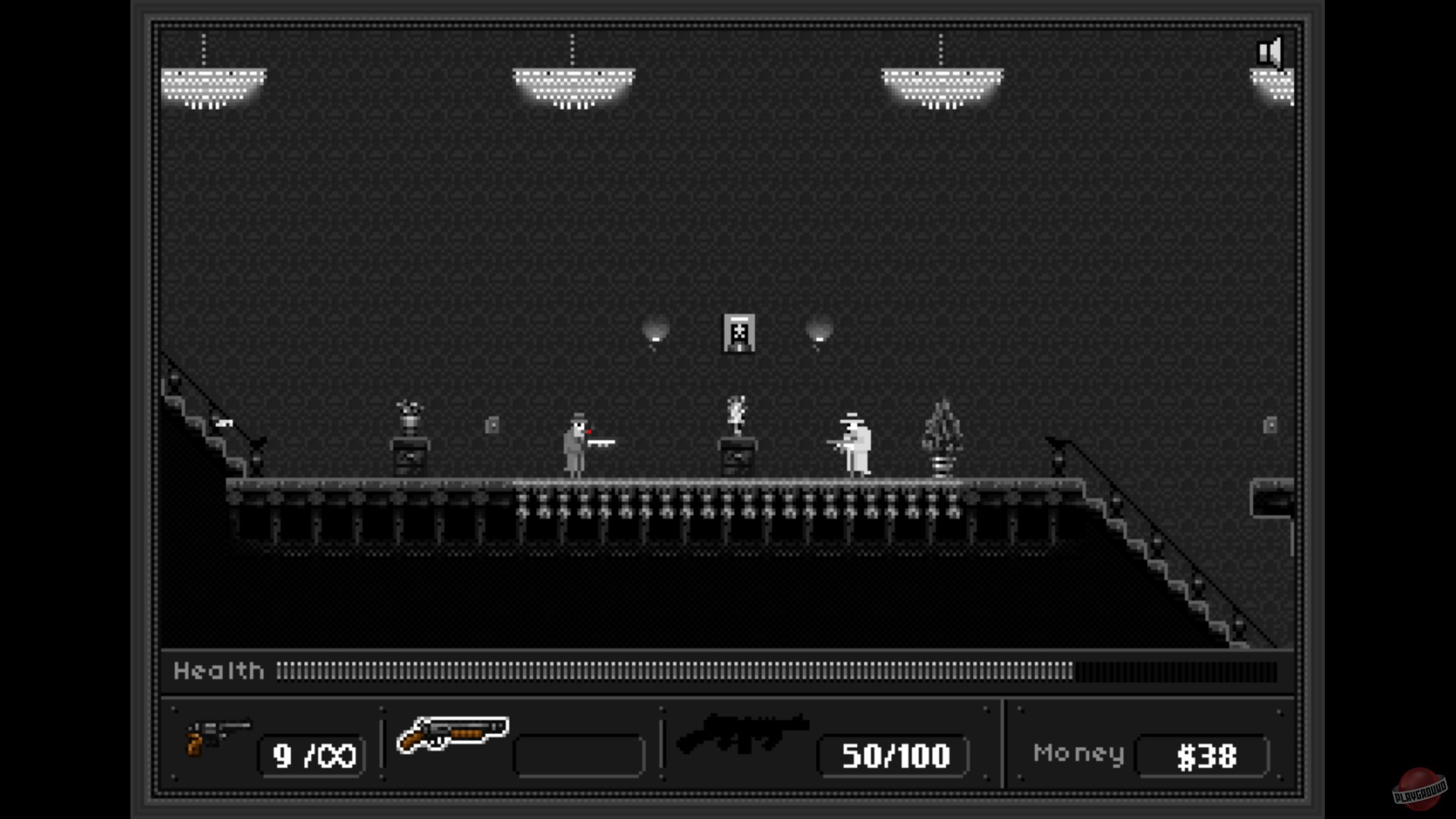This screenshot has height=819, width=1456.
Task: Click the enemy in the white suit
Action: coord(855,444)
